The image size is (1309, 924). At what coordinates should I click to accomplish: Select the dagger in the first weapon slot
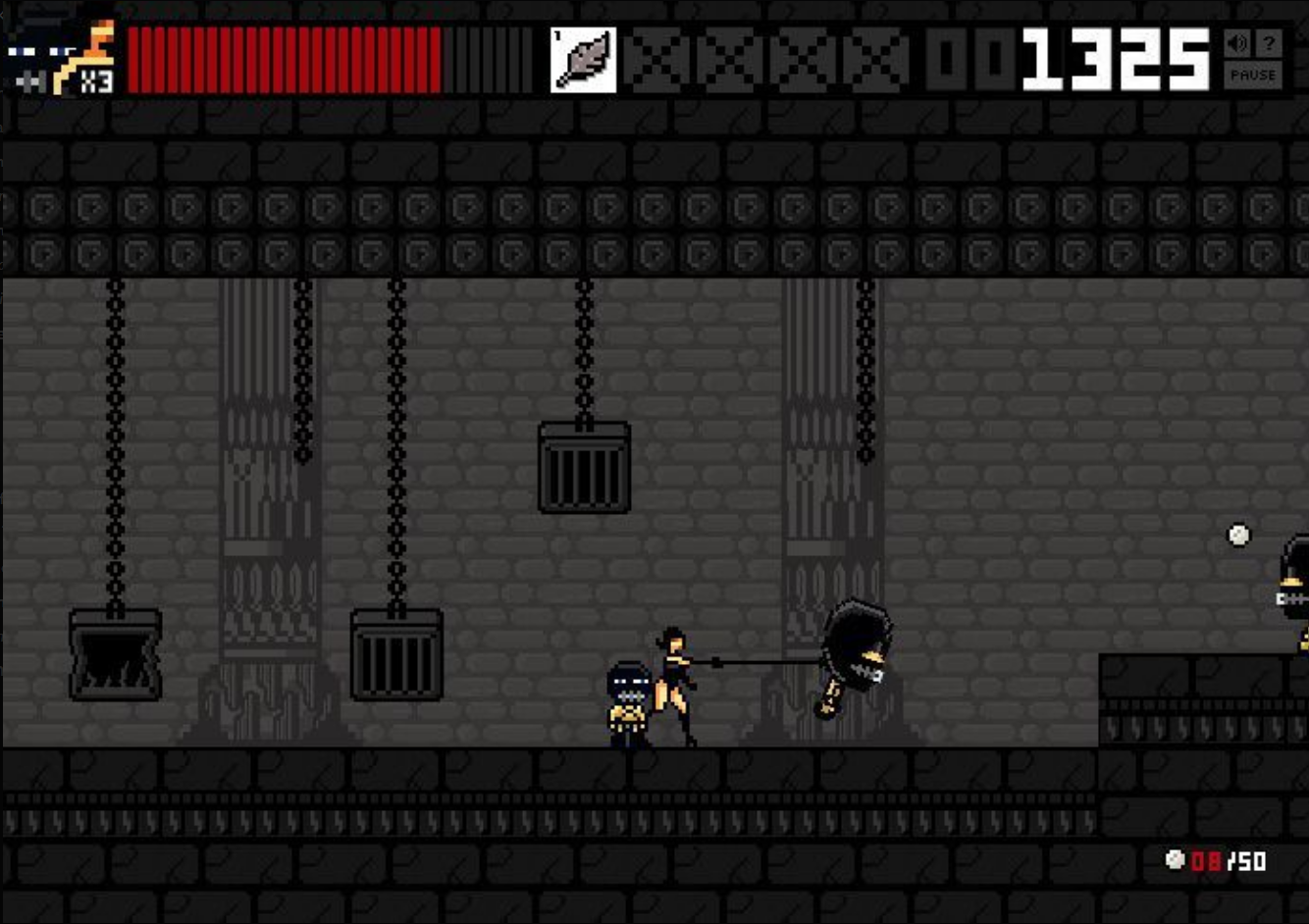pyautogui.click(x=583, y=59)
